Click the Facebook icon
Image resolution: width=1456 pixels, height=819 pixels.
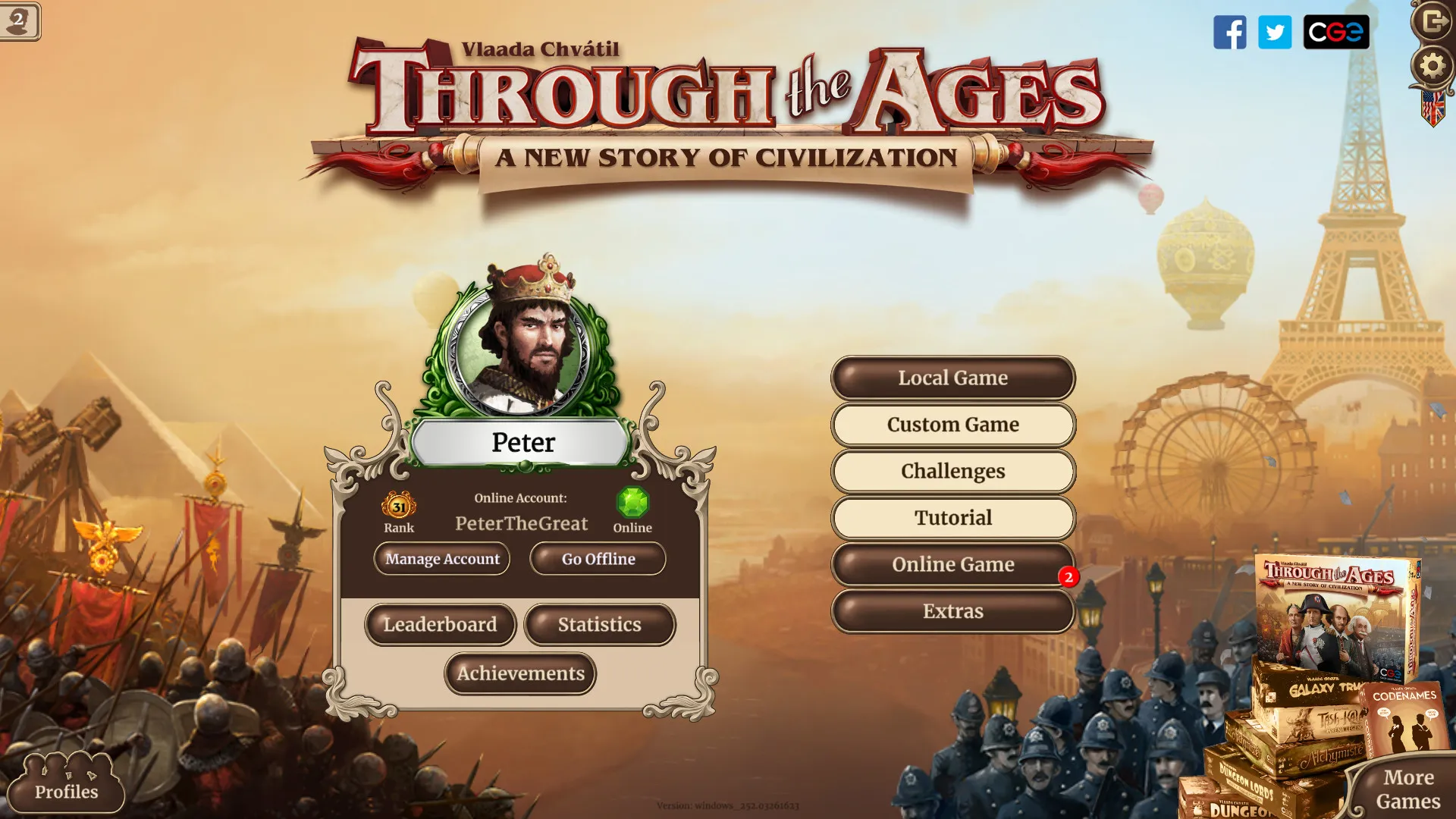[1230, 33]
